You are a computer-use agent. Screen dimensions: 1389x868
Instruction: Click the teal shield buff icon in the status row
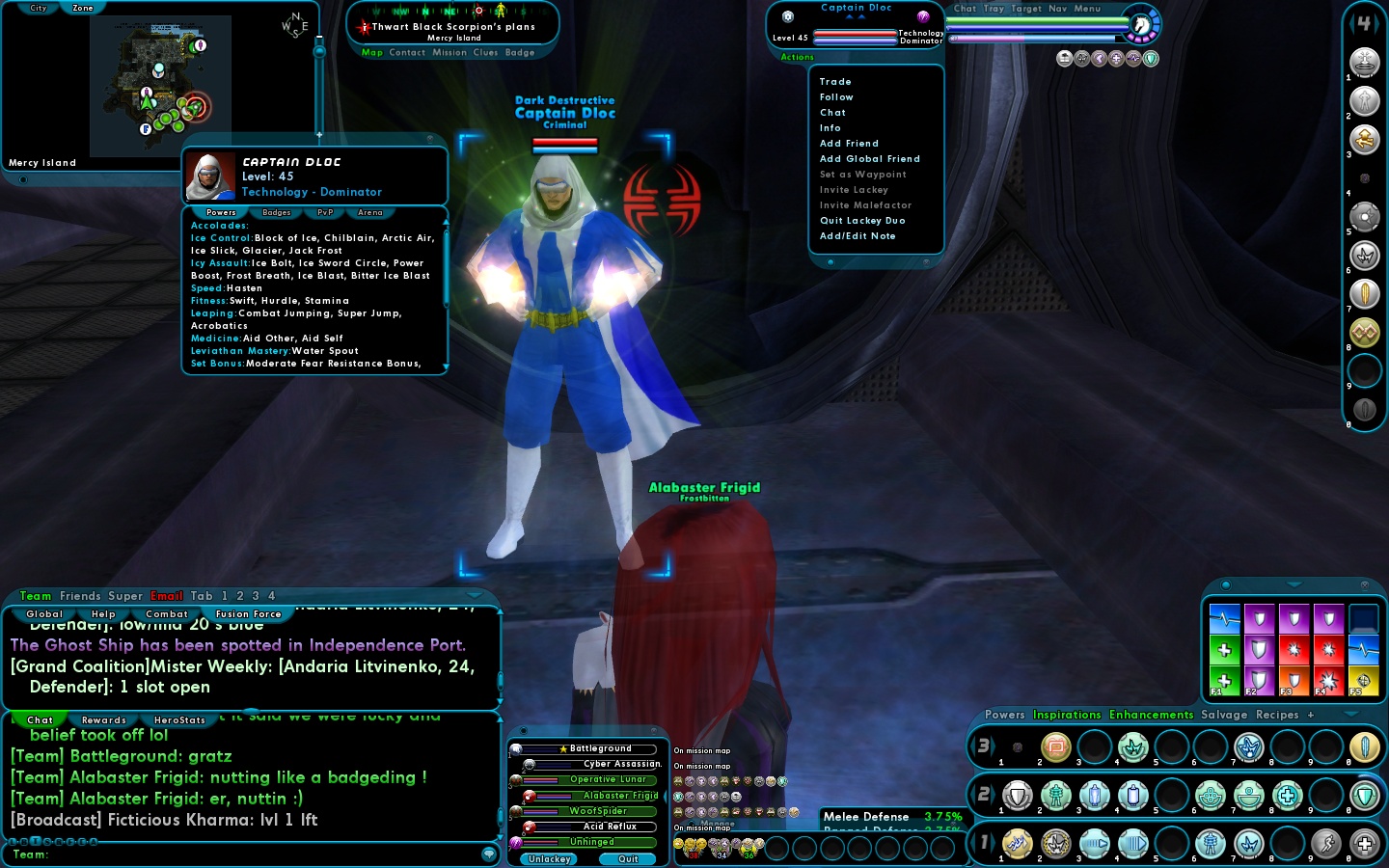[x=1151, y=58]
